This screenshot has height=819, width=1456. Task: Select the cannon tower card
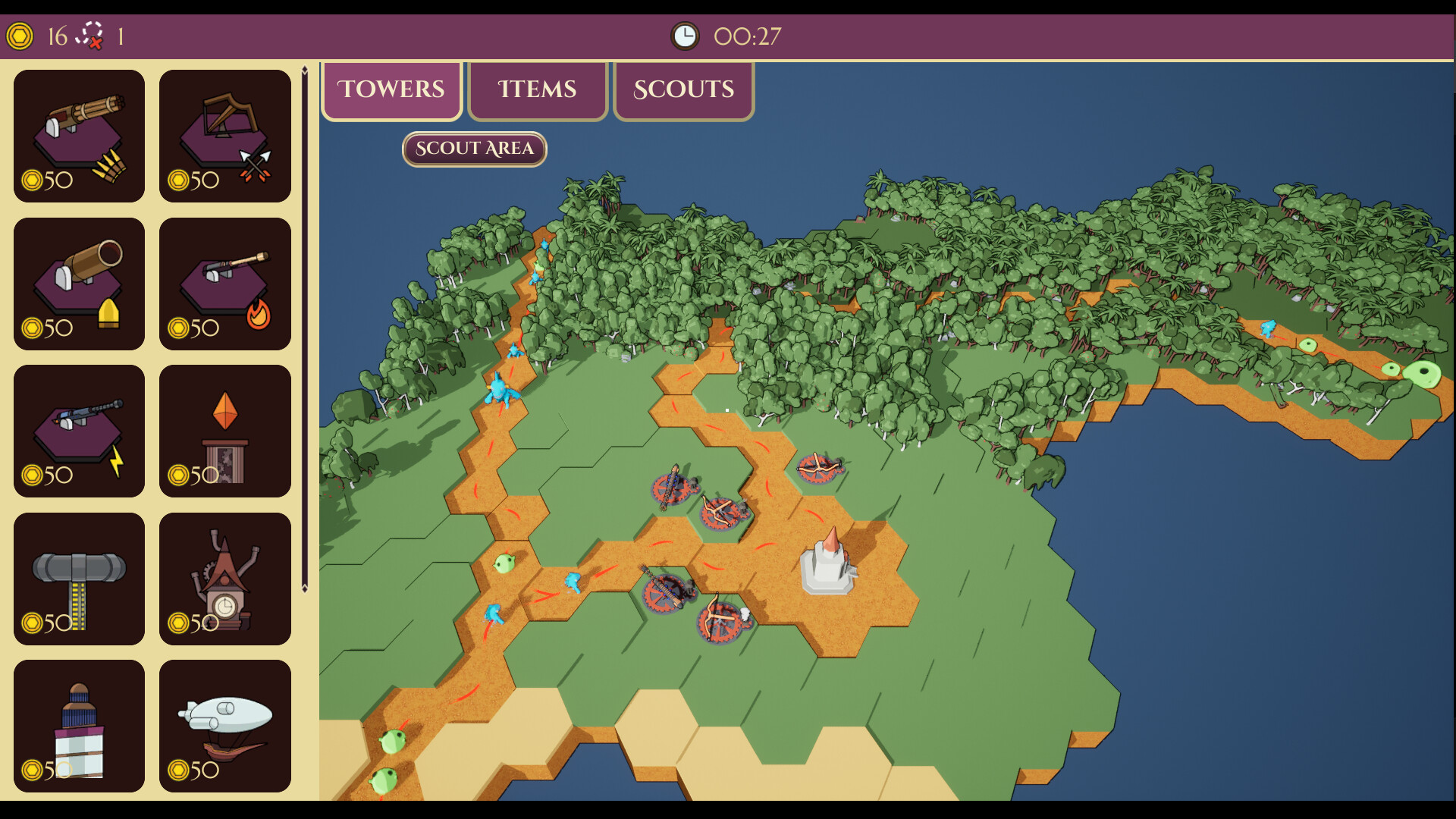pos(79,284)
